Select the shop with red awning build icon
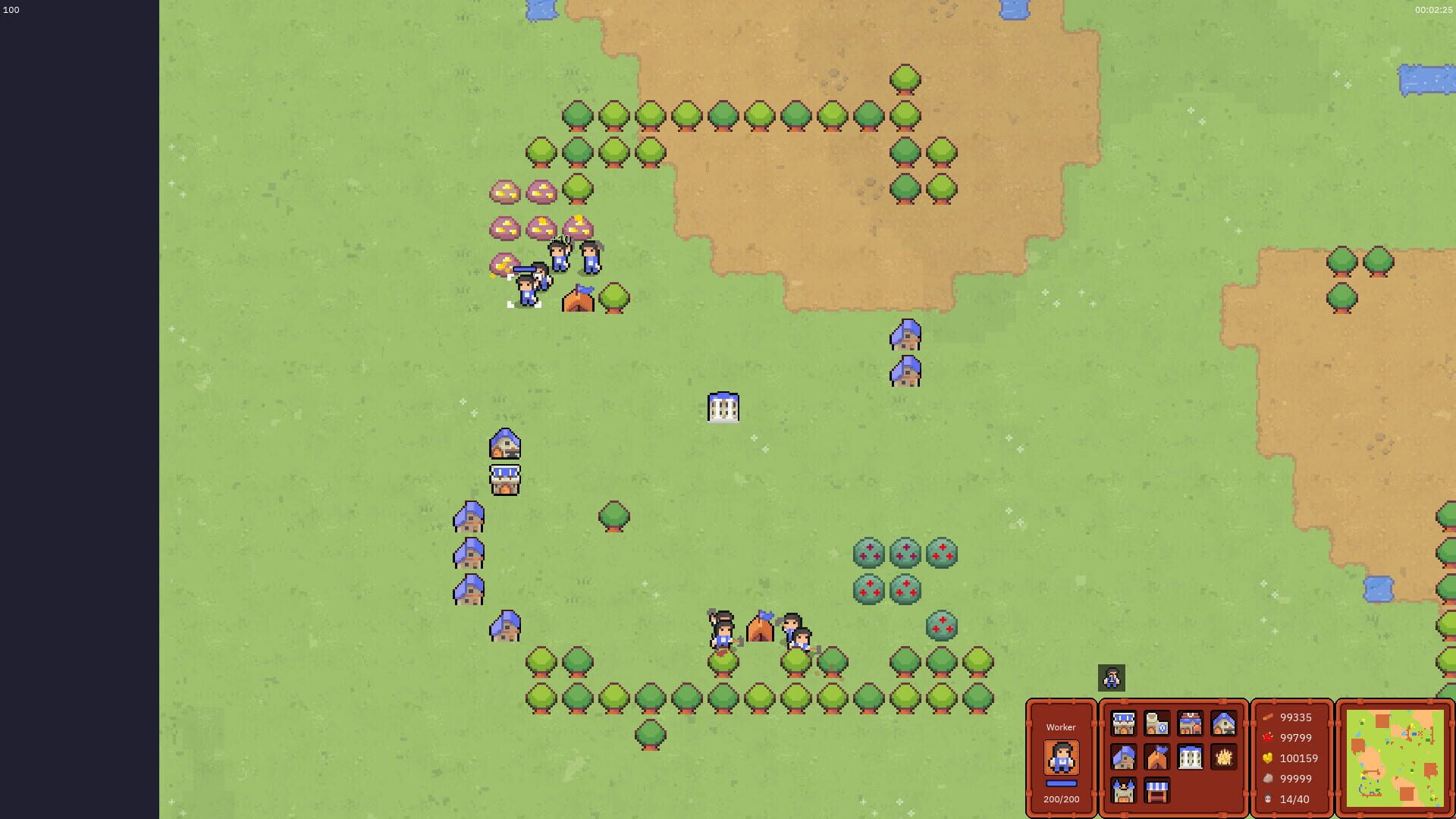 1189,722
